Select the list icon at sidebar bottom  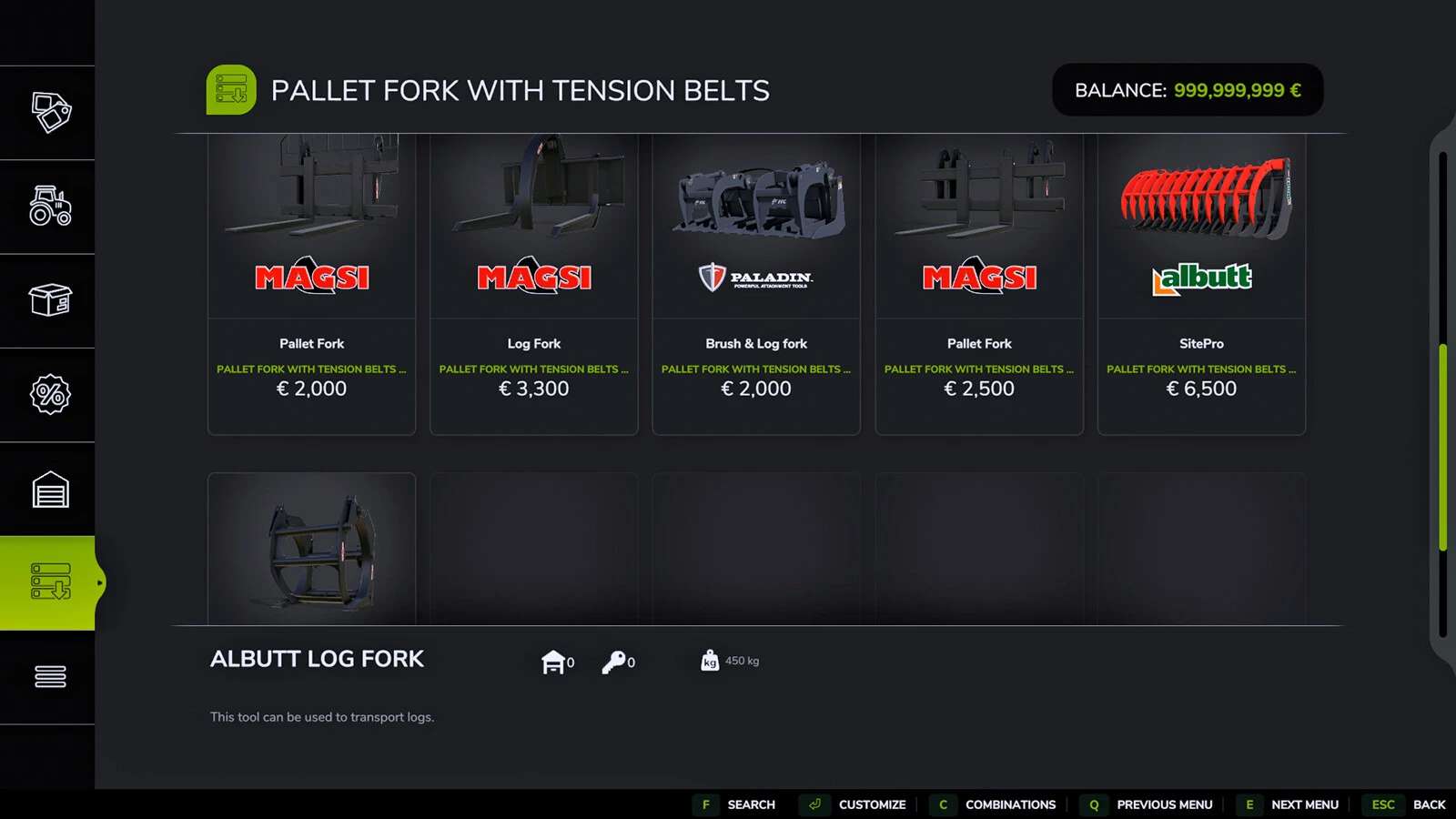(x=48, y=677)
